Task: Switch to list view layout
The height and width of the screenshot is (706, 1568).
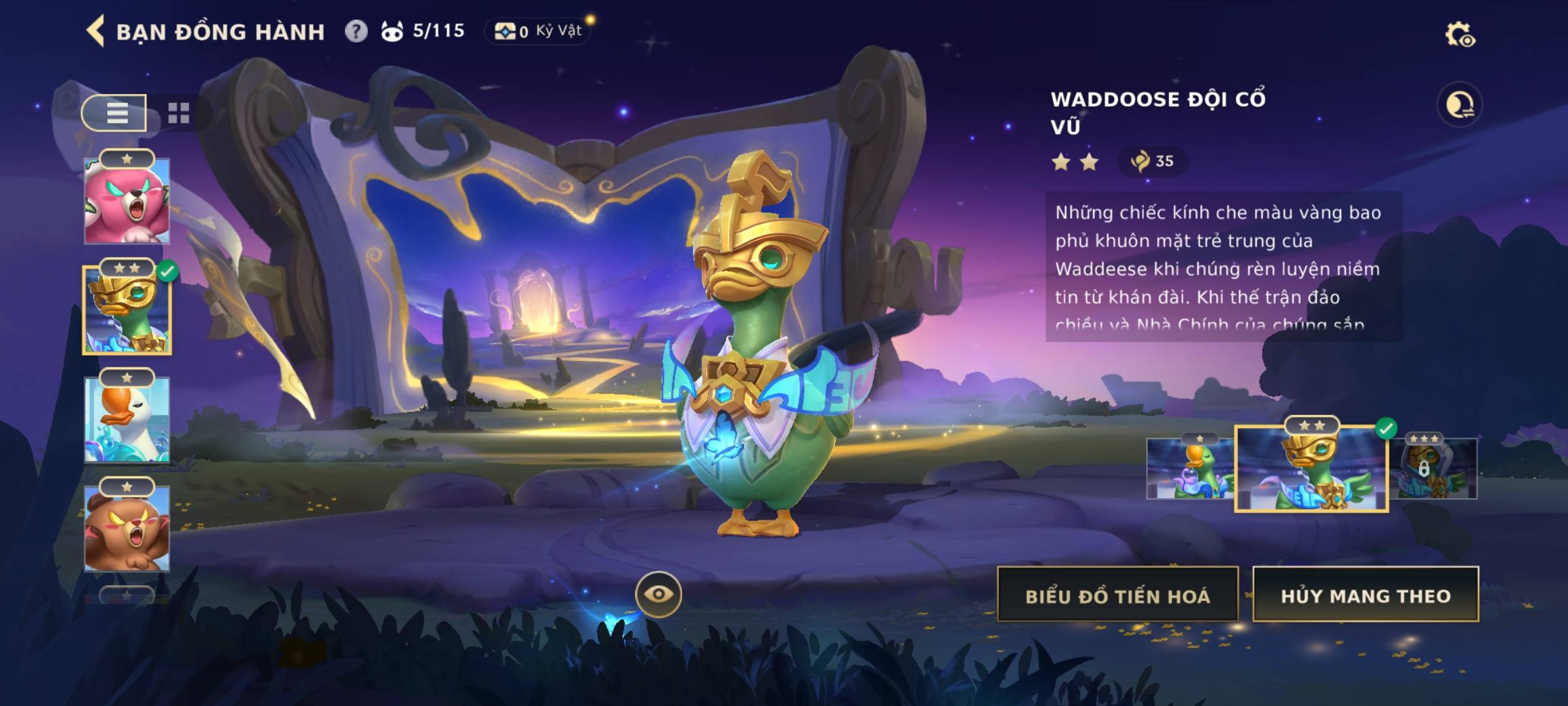Action: (x=115, y=113)
